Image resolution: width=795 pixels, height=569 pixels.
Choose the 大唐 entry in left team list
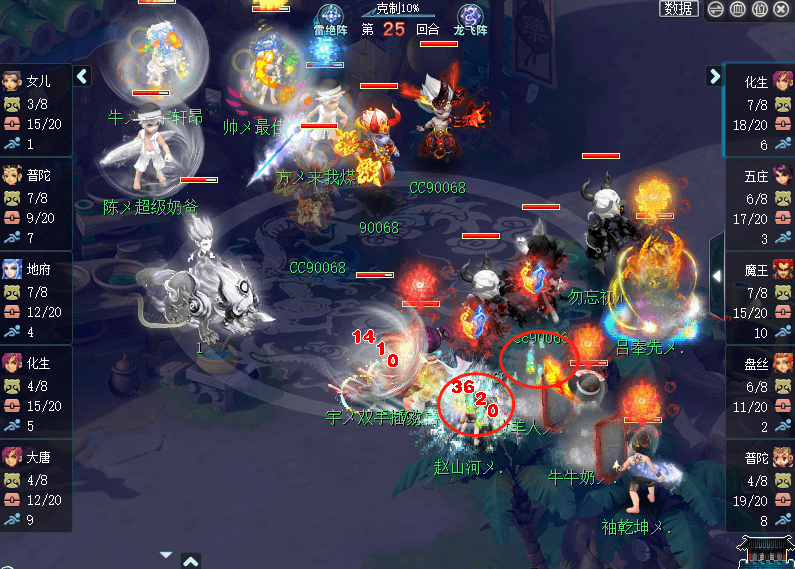coord(36,477)
